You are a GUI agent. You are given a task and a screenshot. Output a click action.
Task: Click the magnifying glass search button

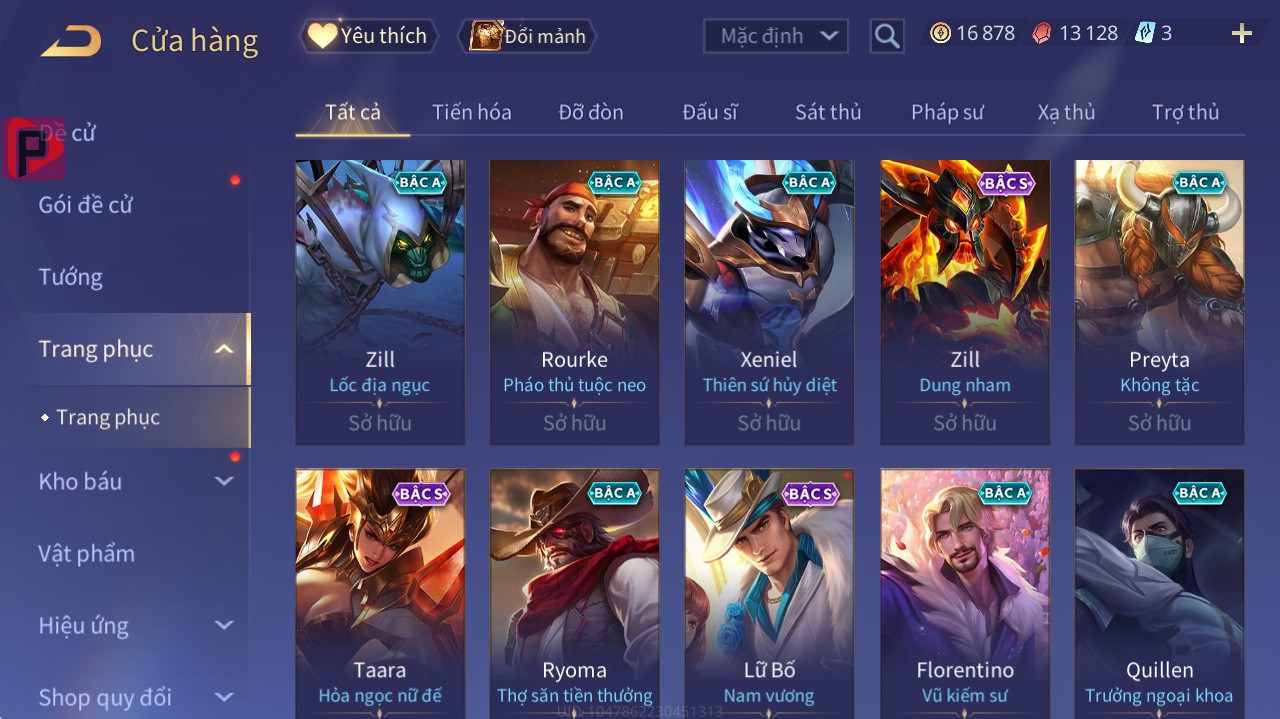point(886,36)
